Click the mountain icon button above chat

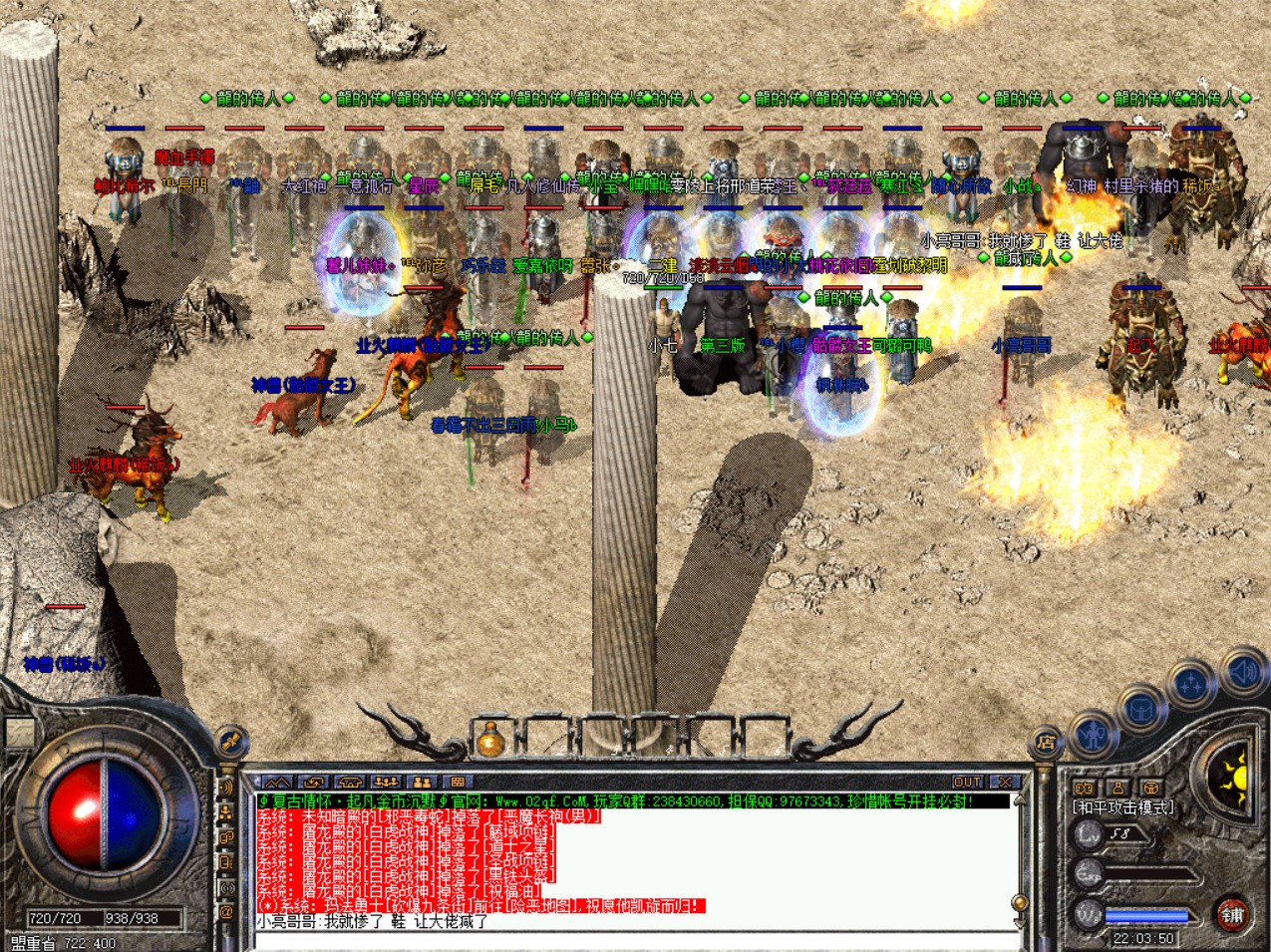pos(277,783)
